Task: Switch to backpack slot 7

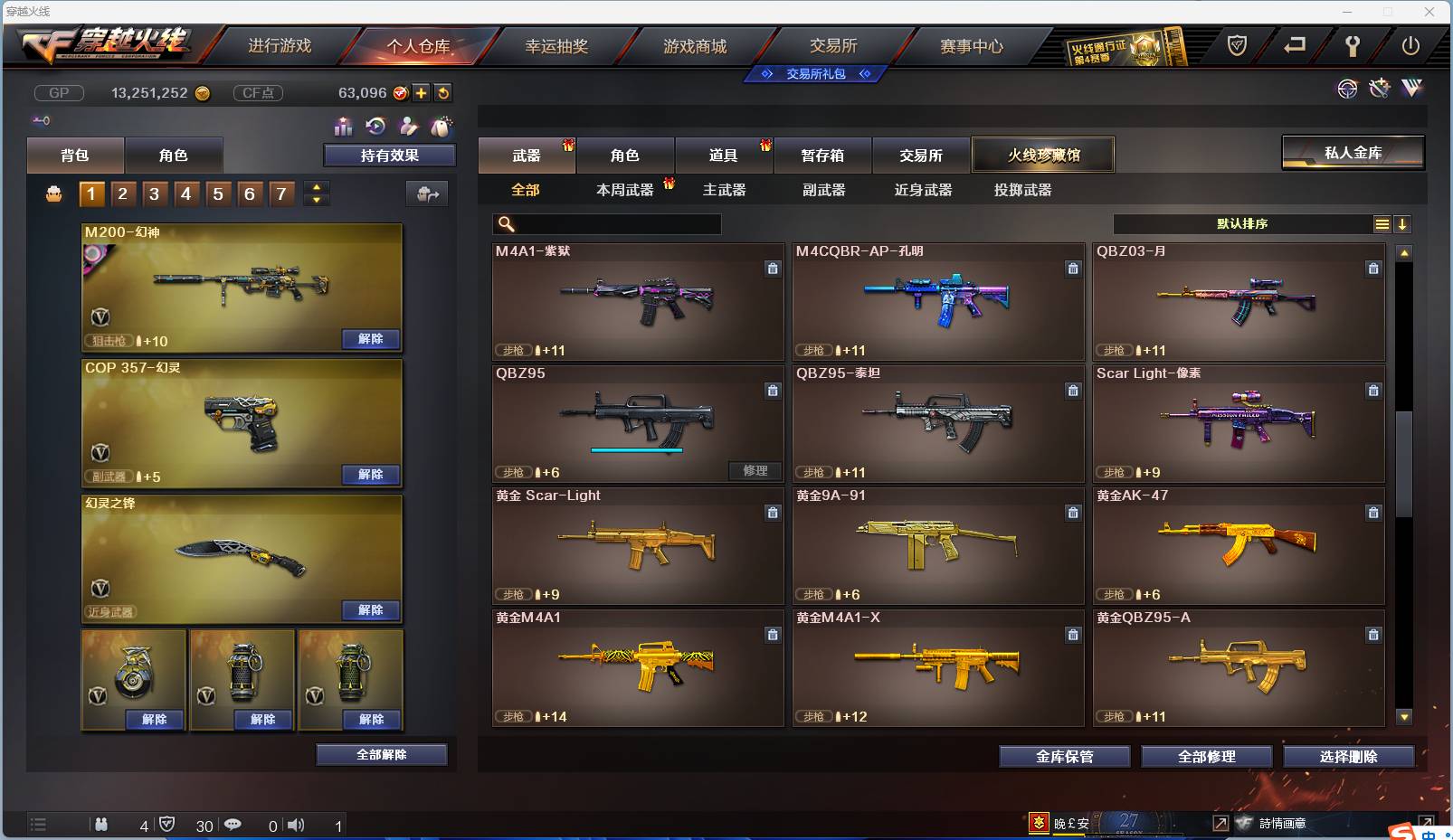Action: 280,193
